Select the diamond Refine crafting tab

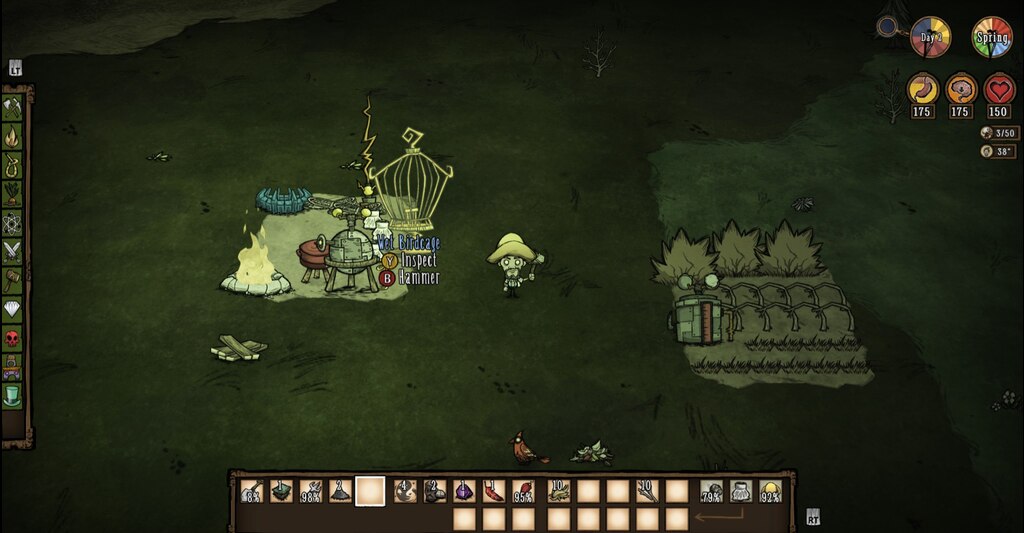pyautogui.click(x=14, y=310)
